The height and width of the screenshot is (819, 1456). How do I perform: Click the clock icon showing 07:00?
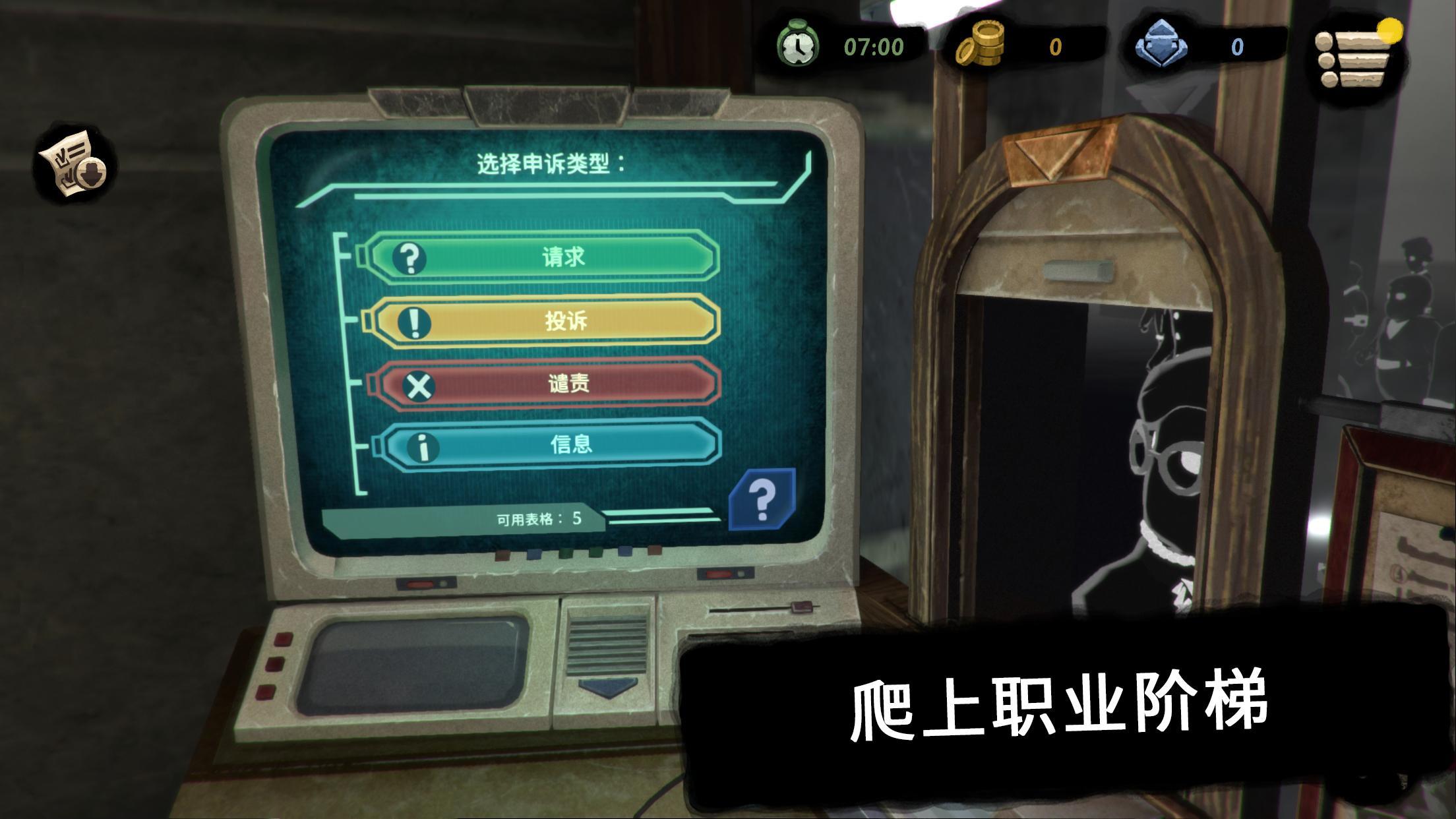(799, 46)
